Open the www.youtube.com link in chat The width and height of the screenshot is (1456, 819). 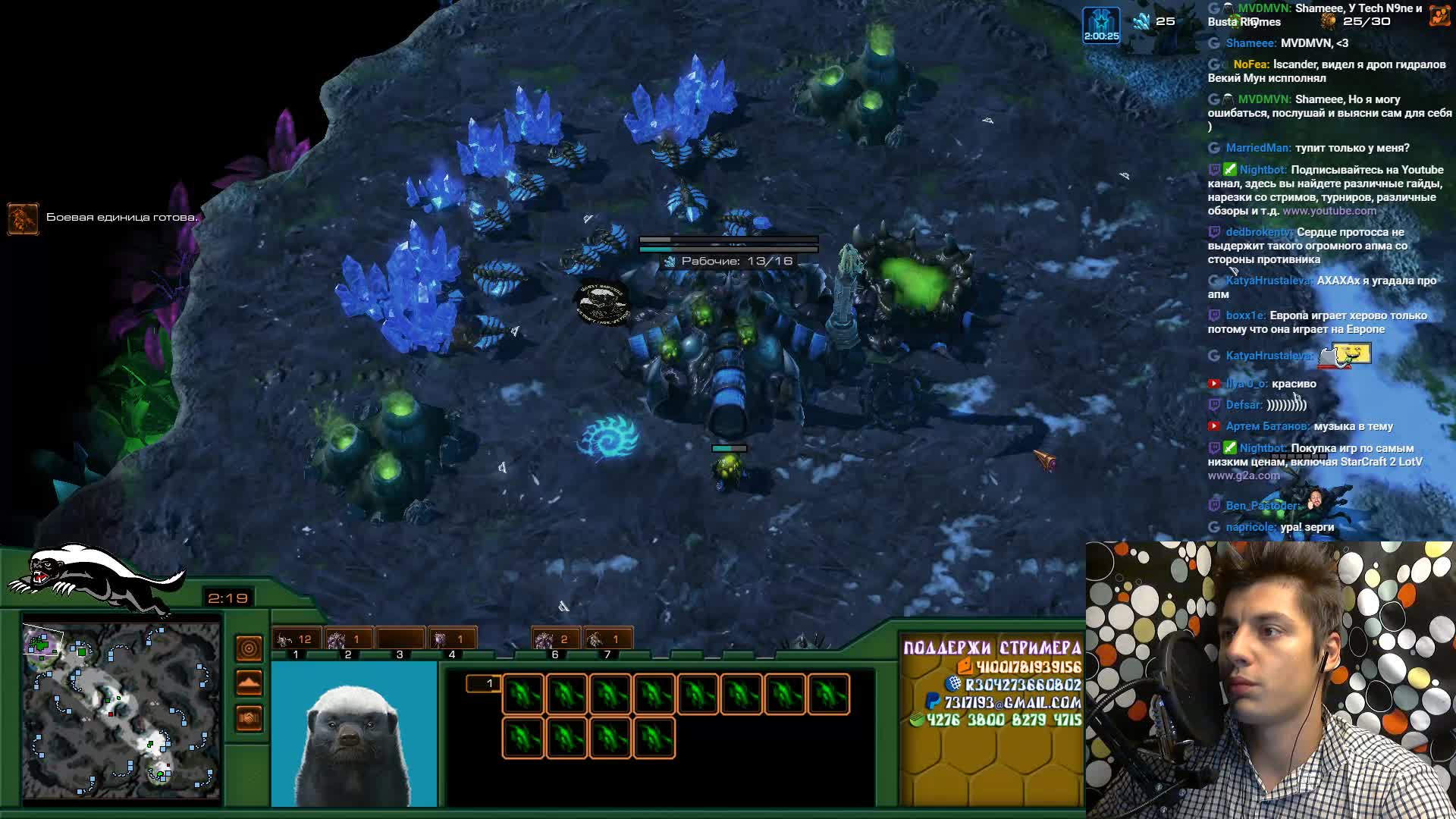click(x=1329, y=211)
